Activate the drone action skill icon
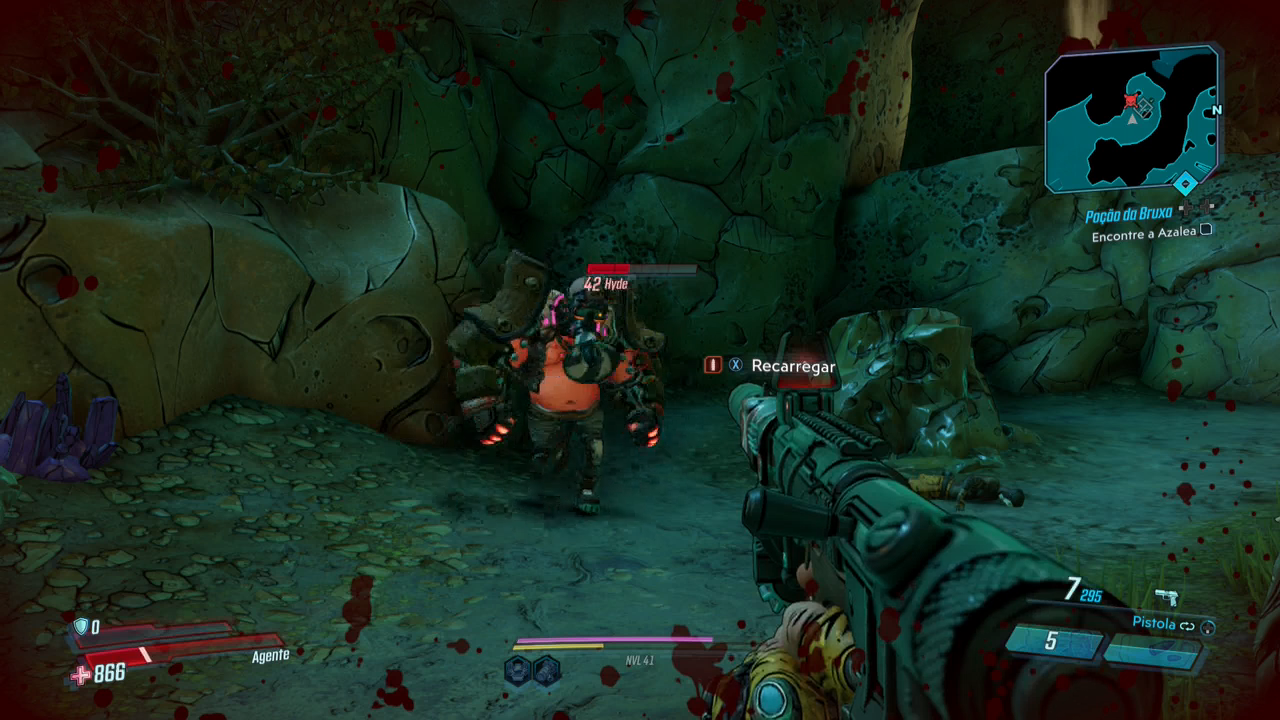 pos(517,671)
